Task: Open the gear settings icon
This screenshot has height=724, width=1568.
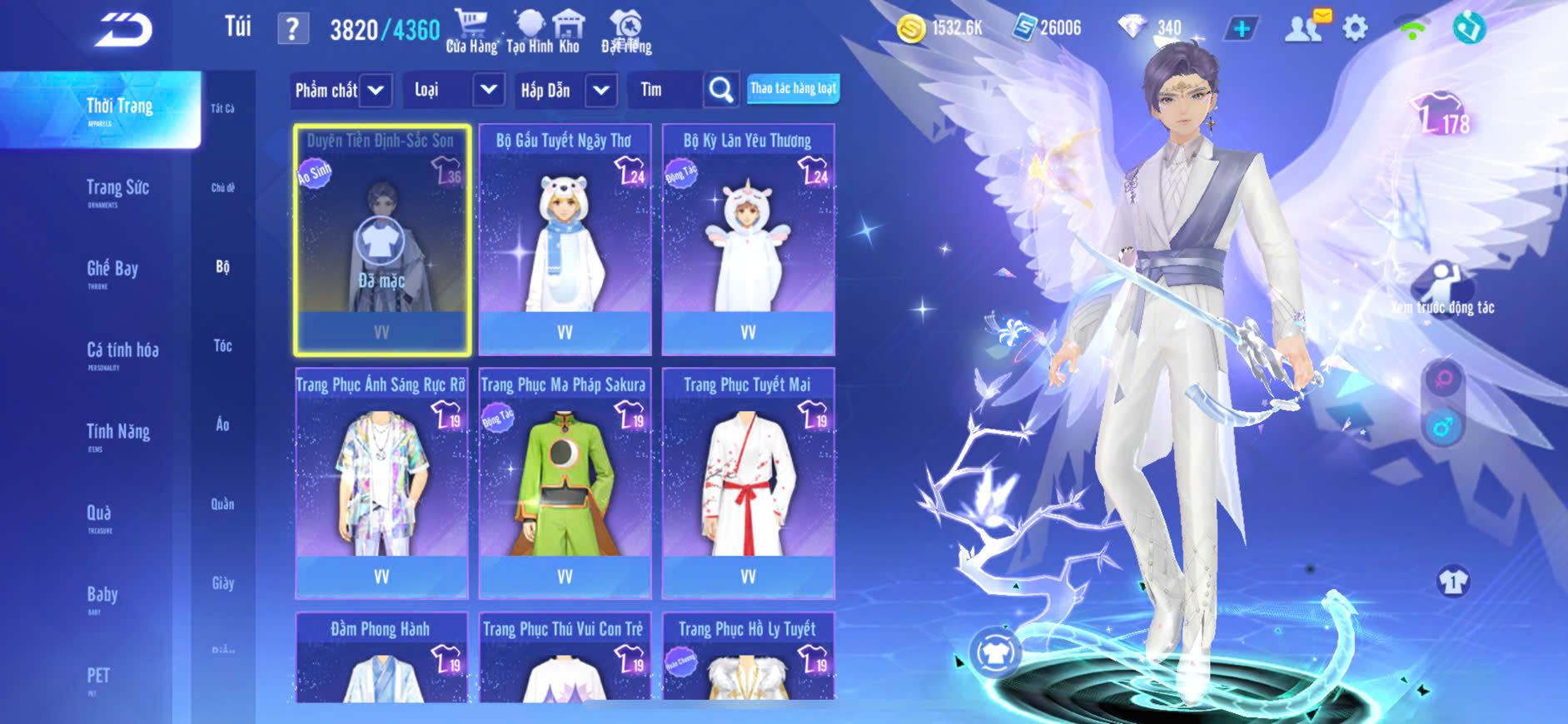Action: tap(1355, 29)
